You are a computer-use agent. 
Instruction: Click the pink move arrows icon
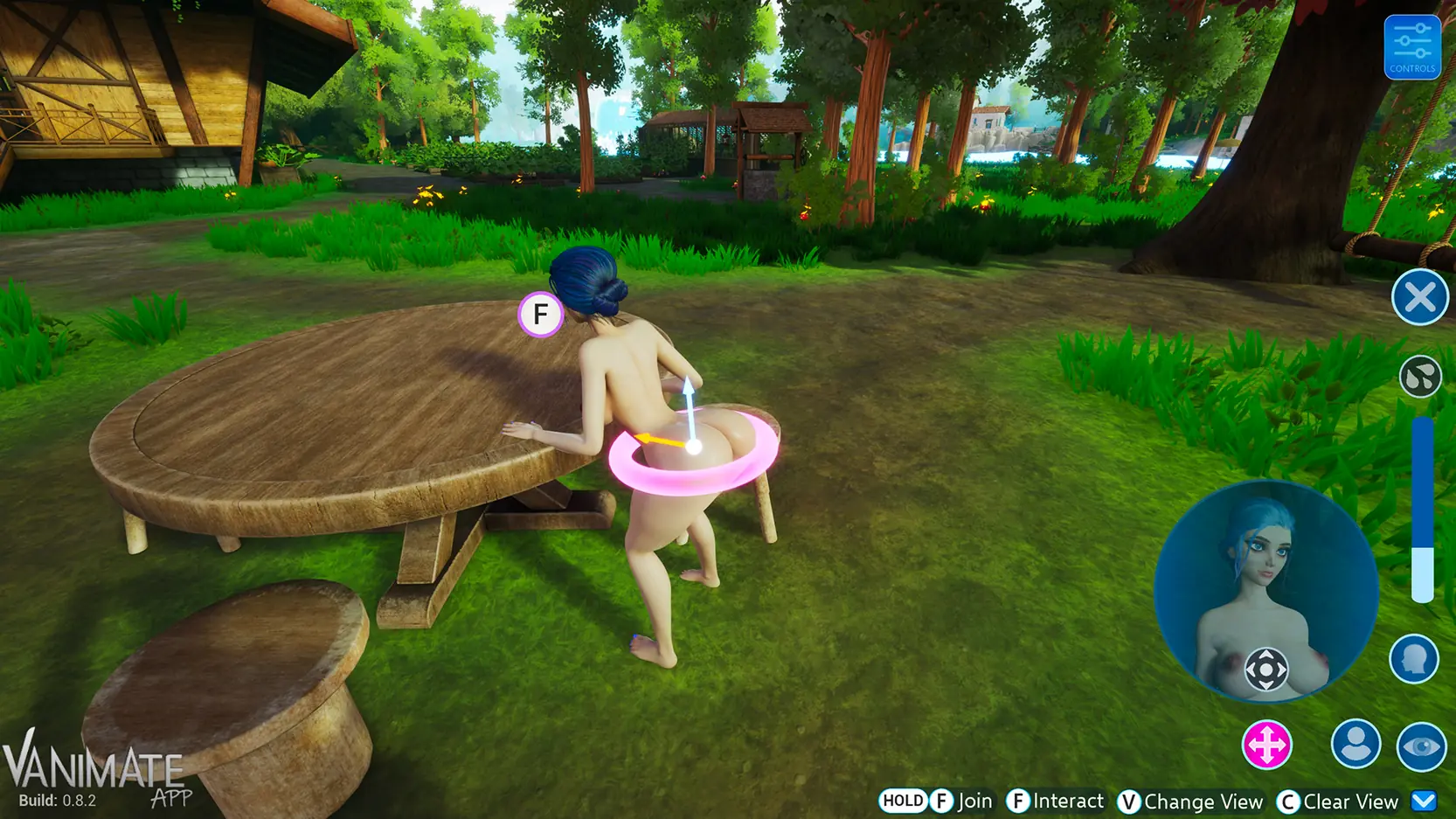(1269, 746)
